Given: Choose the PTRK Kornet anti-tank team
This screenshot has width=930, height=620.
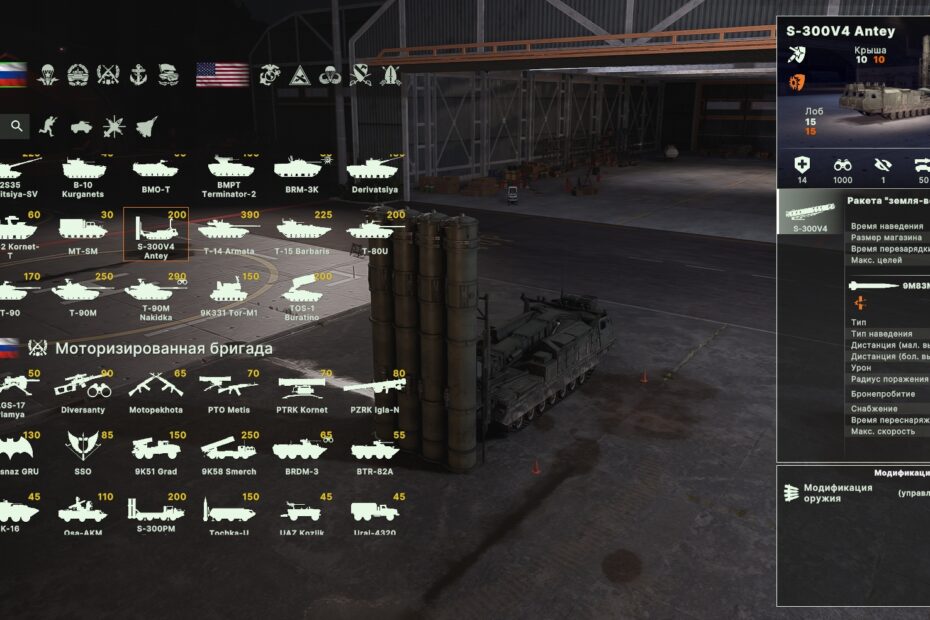Looking at the screenshot, I should [301, 391].
